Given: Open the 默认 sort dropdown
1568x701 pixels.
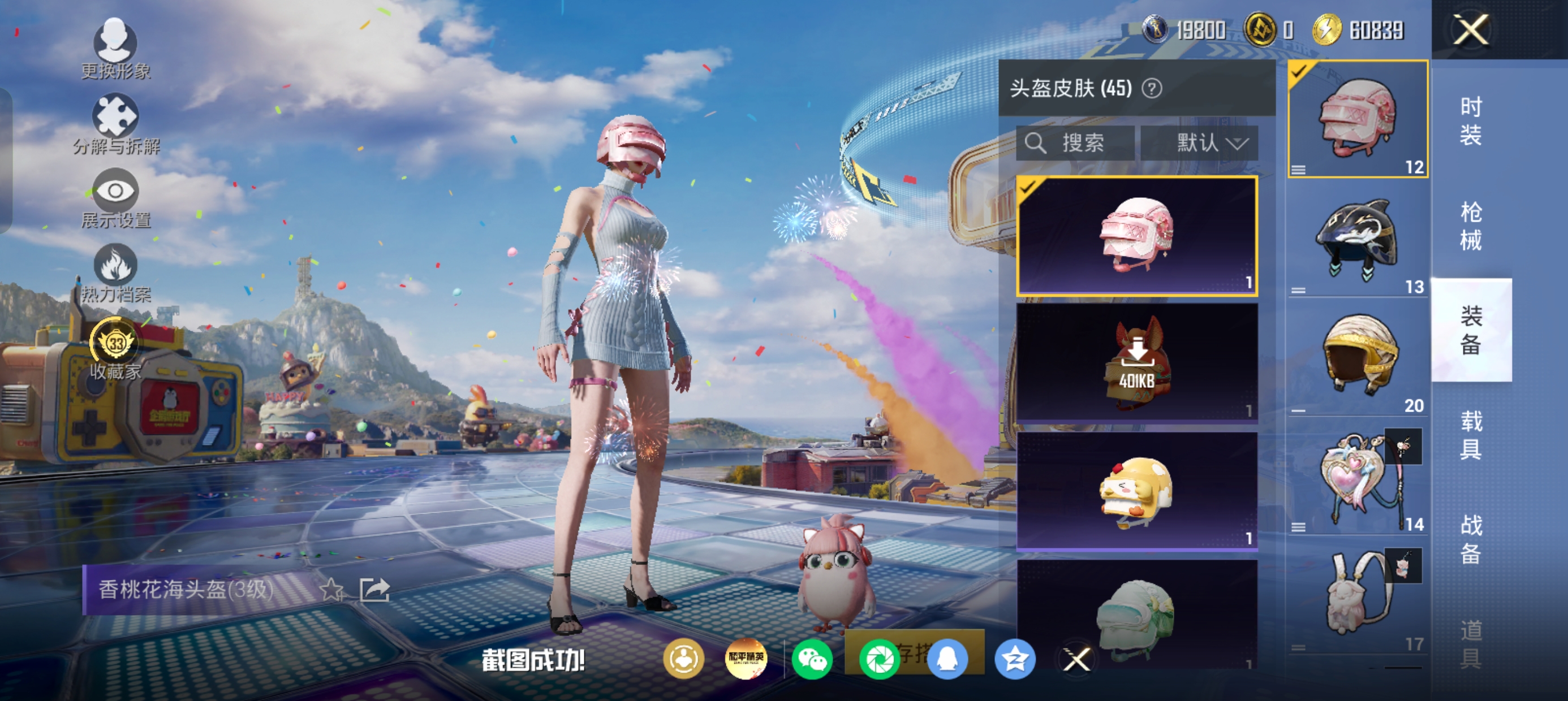Looking at the screenshot, I should 1199,144.
